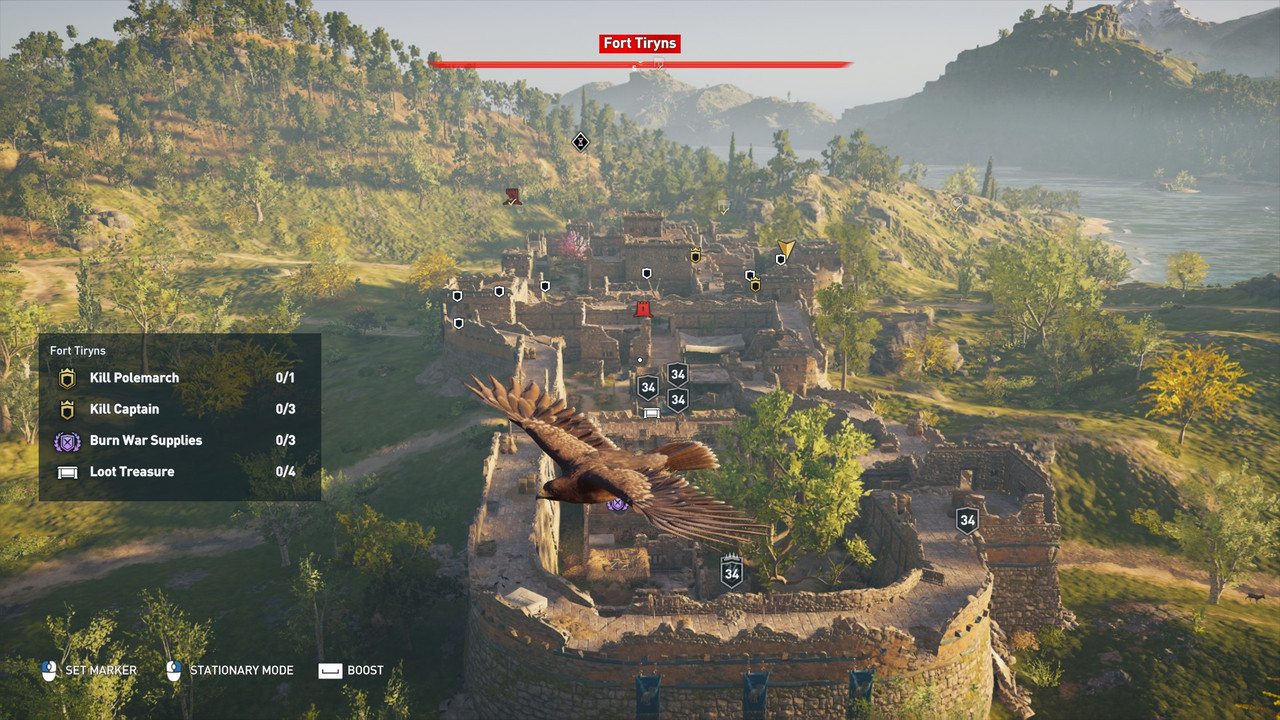
Task: Select the crowned level 34 enemy marker
Action: click(x=732, y=572)
